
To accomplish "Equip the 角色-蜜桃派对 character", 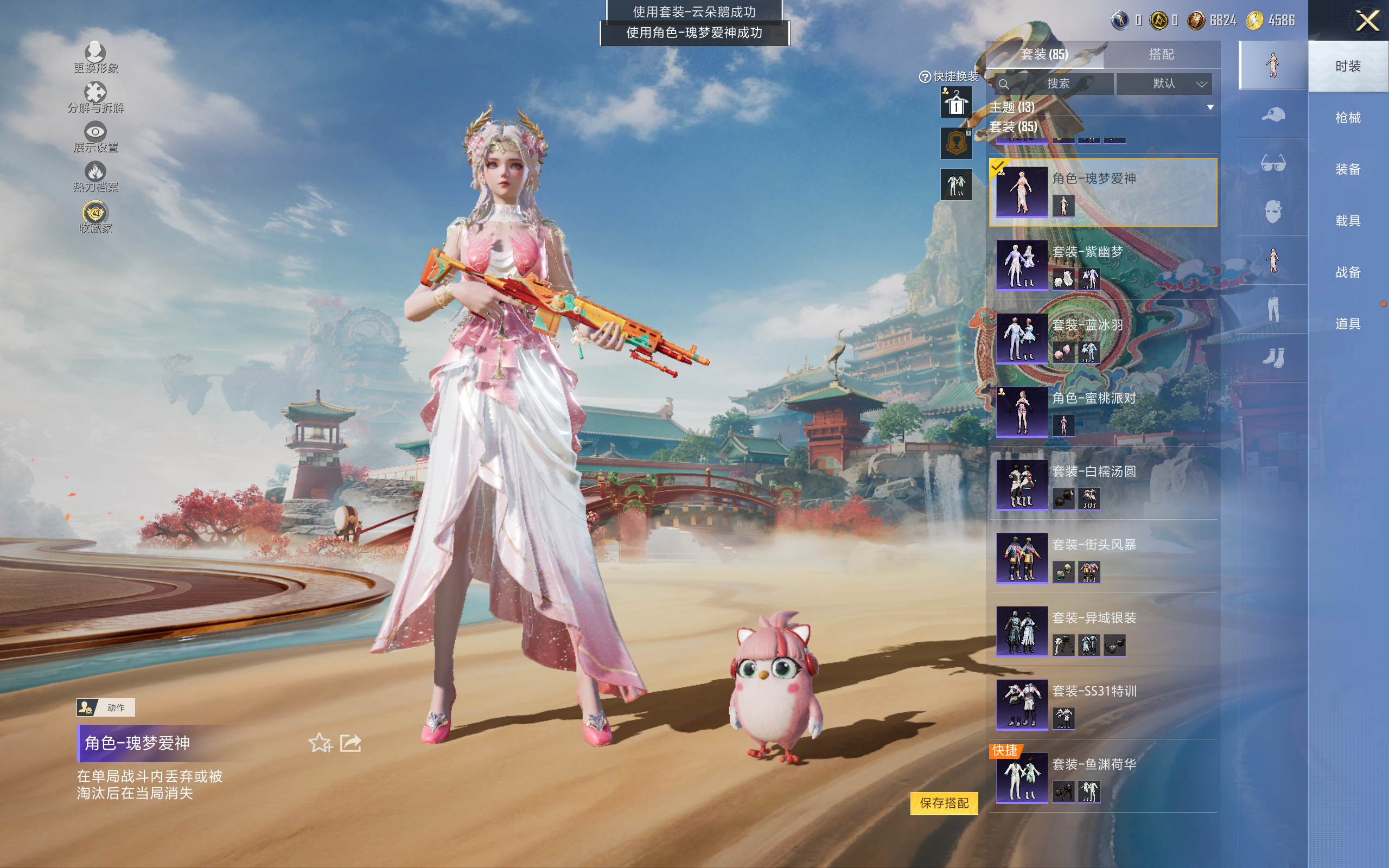I will coord(1102,412).
